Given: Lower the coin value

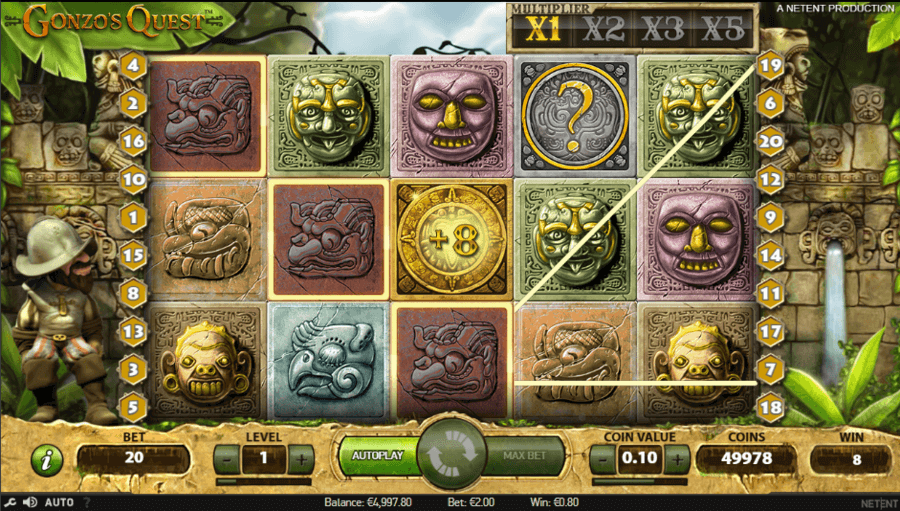Looking at the screenshot, I should click(603, 458).
